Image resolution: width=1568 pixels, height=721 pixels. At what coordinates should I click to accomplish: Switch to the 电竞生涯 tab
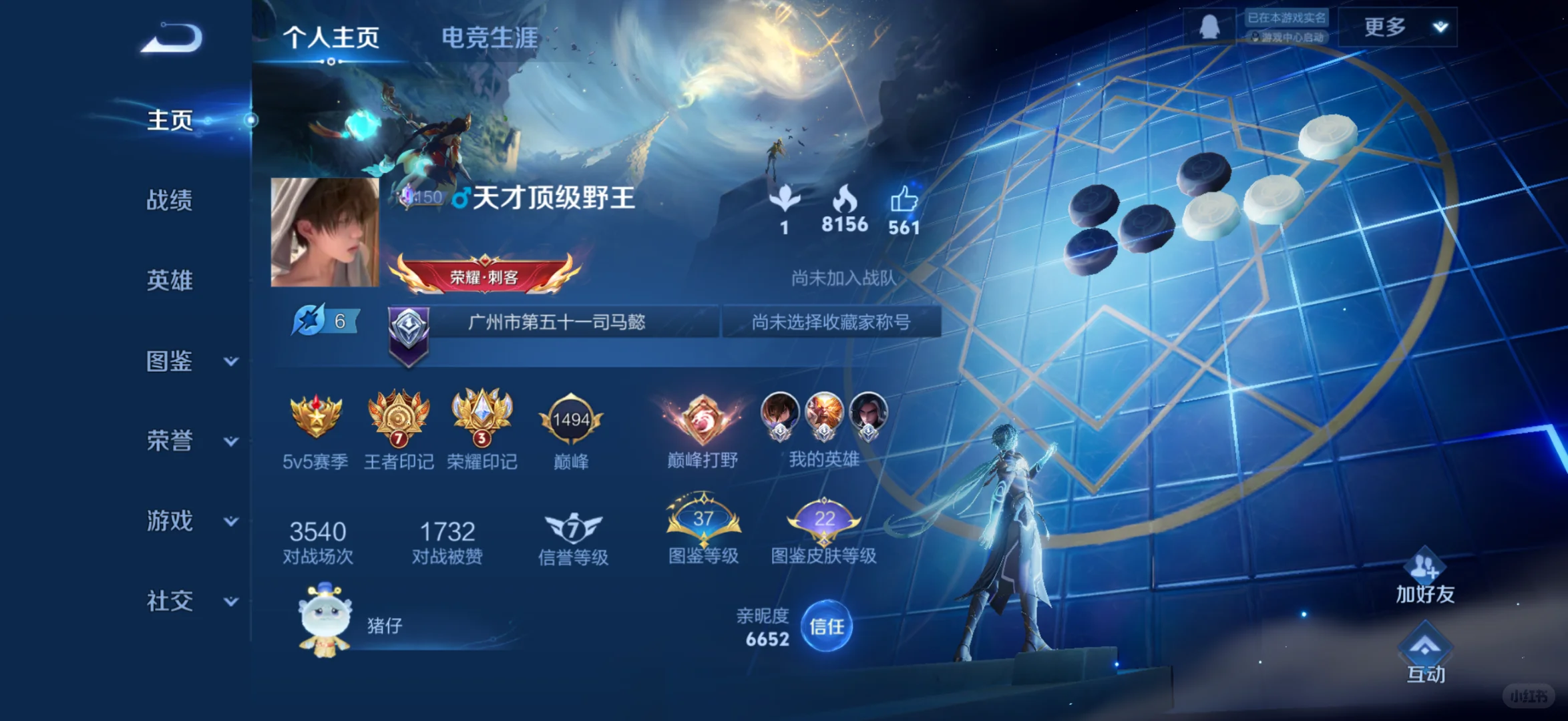click(489, 38)
